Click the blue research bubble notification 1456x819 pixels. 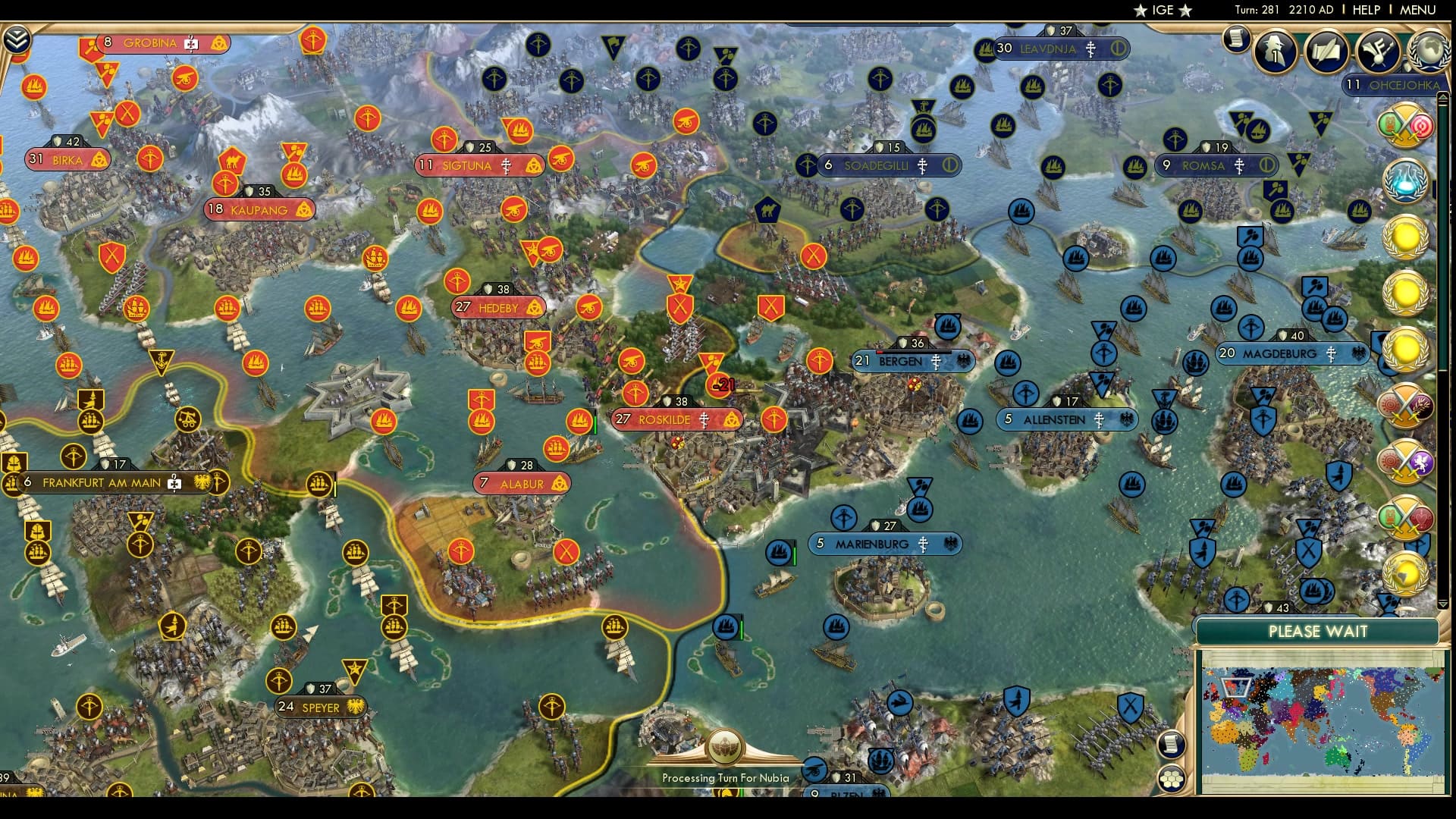pos(1407,180)
